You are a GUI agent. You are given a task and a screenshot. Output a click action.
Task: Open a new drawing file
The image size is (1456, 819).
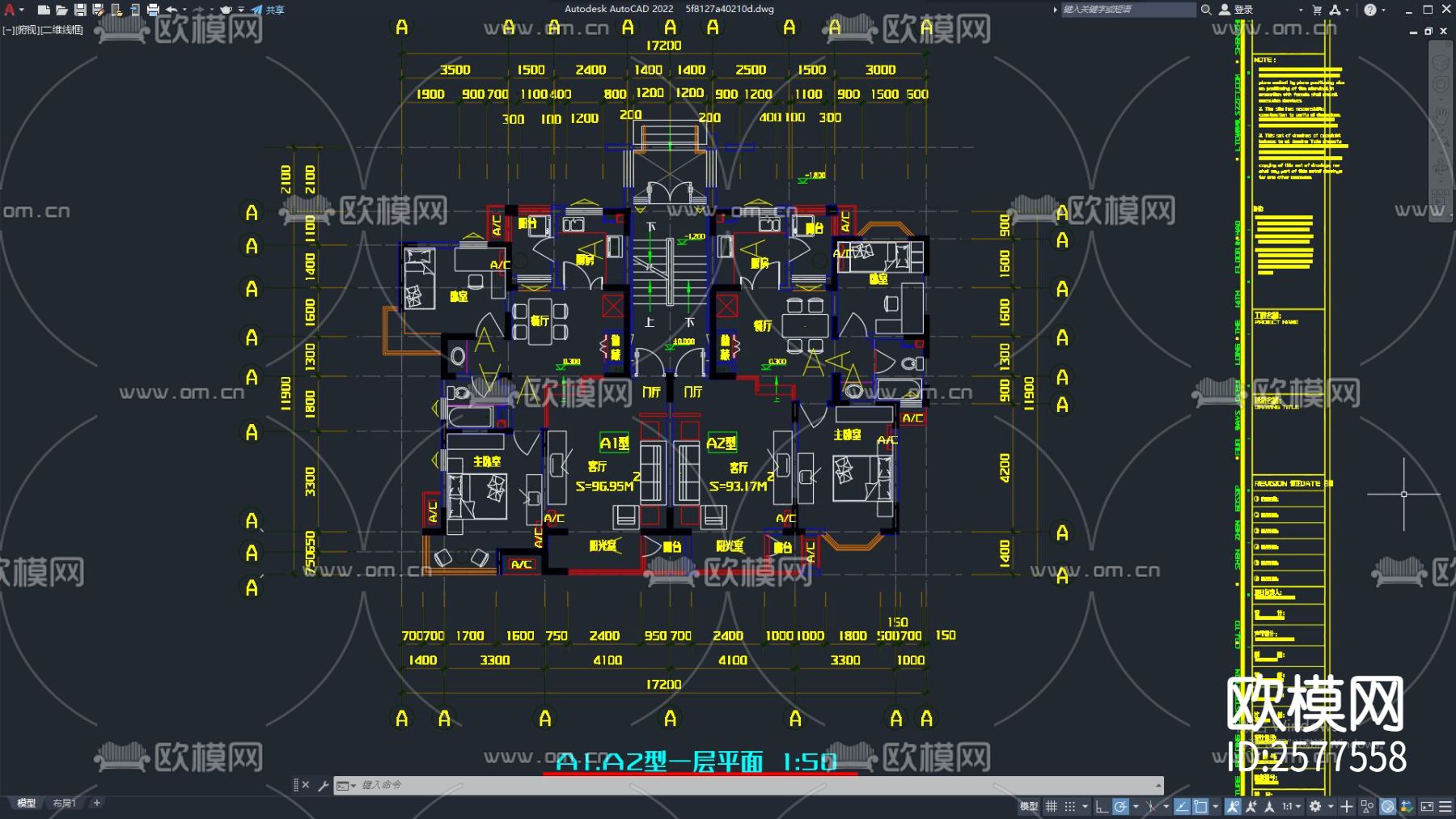point(44,10)
